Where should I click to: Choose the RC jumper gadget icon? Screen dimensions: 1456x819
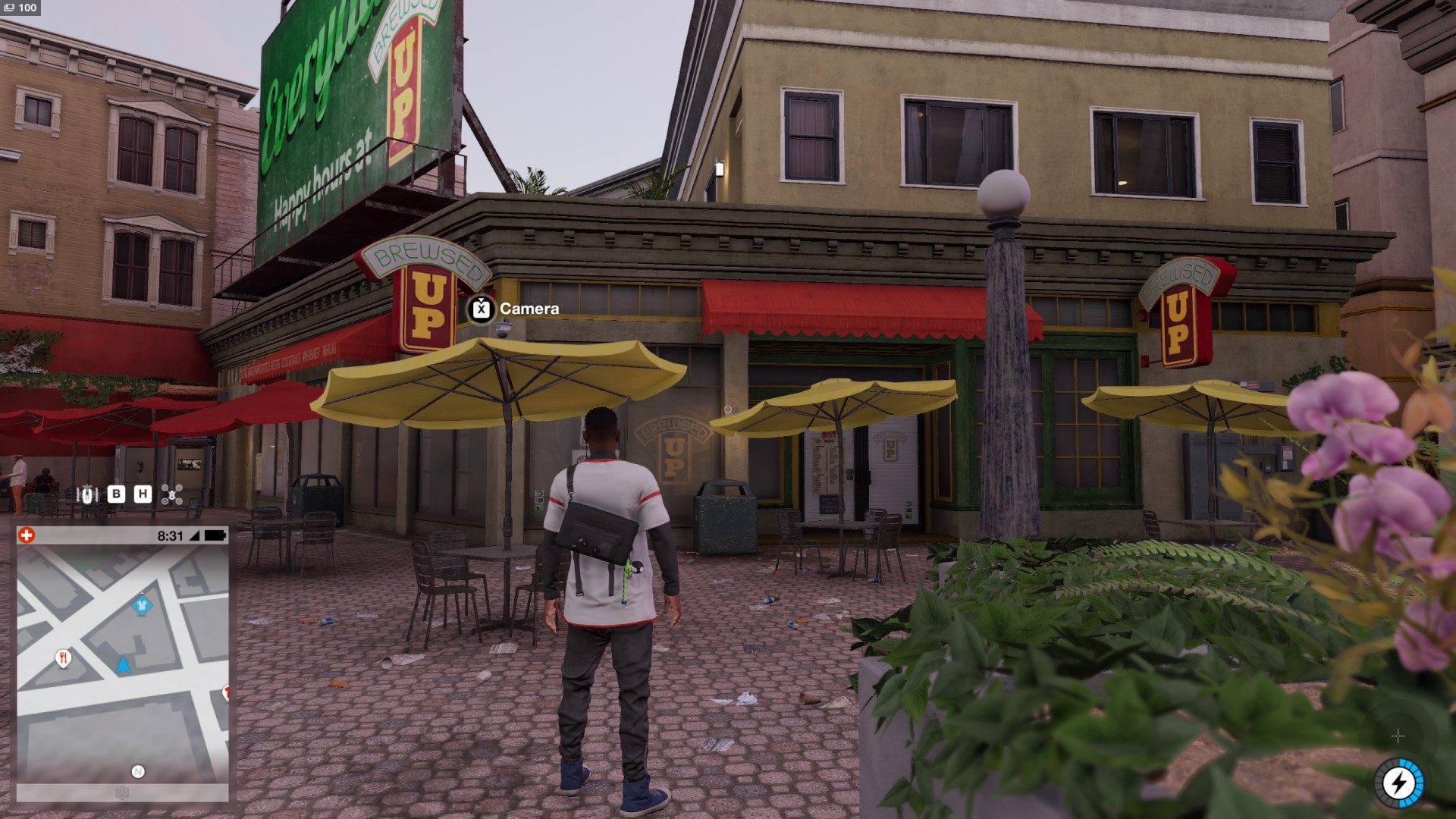pyautogui.click(x=89, y=494)
